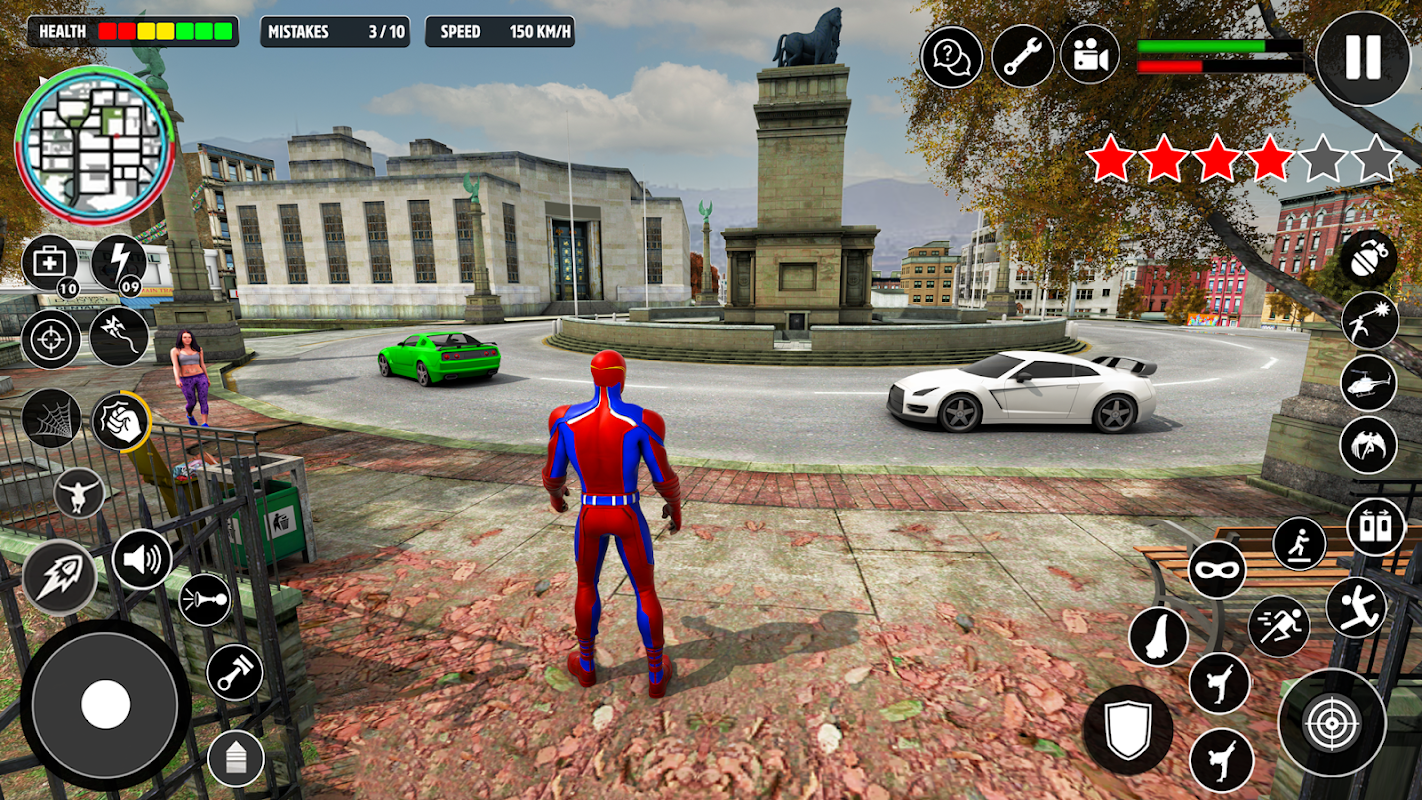Screen dimensions: 1422x800
Task: Activate the lightning bolt power
Action: [119, 263]
